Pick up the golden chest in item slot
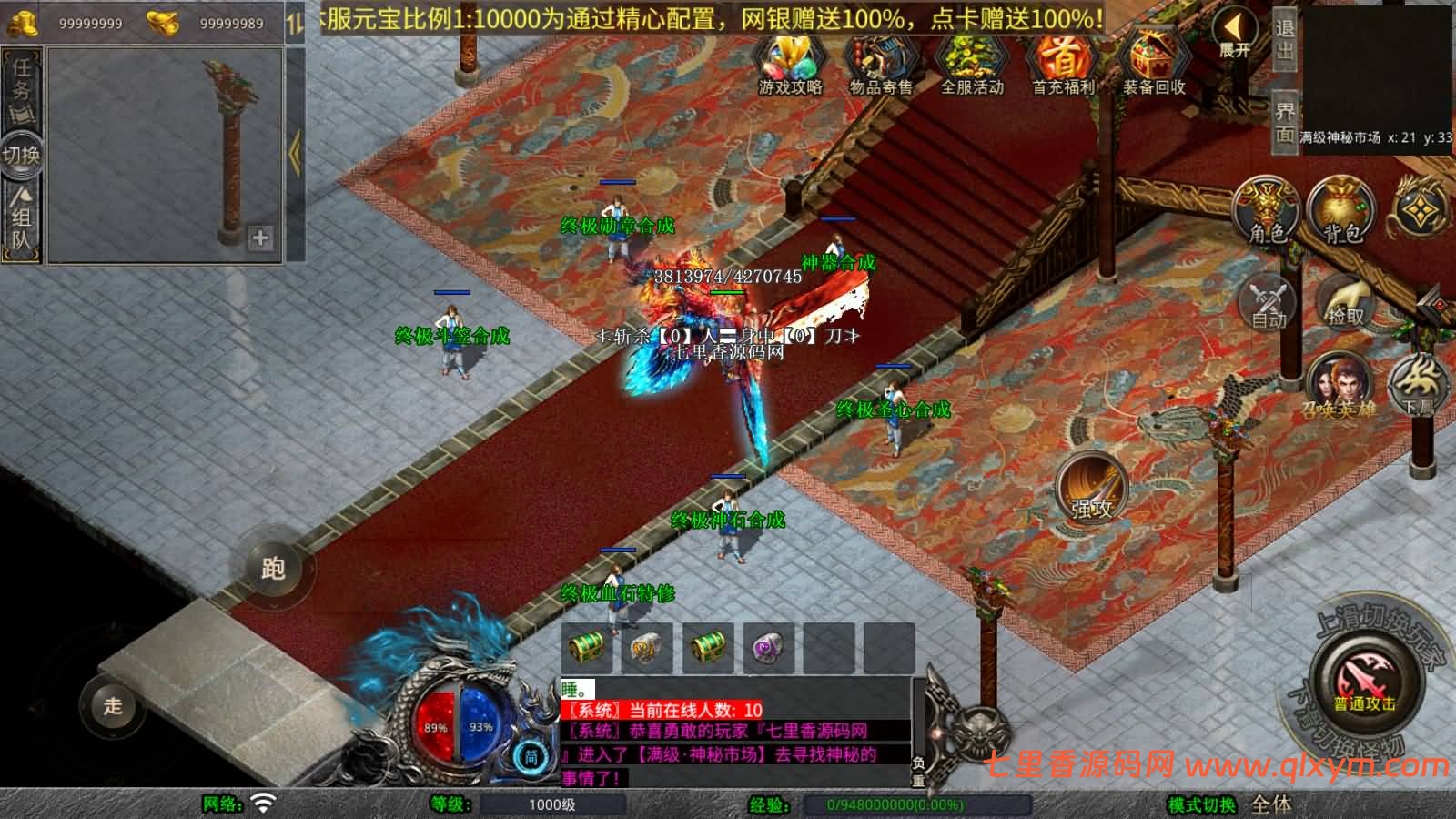The width and height of the screenshot is (1456, 819). (589, 646)
